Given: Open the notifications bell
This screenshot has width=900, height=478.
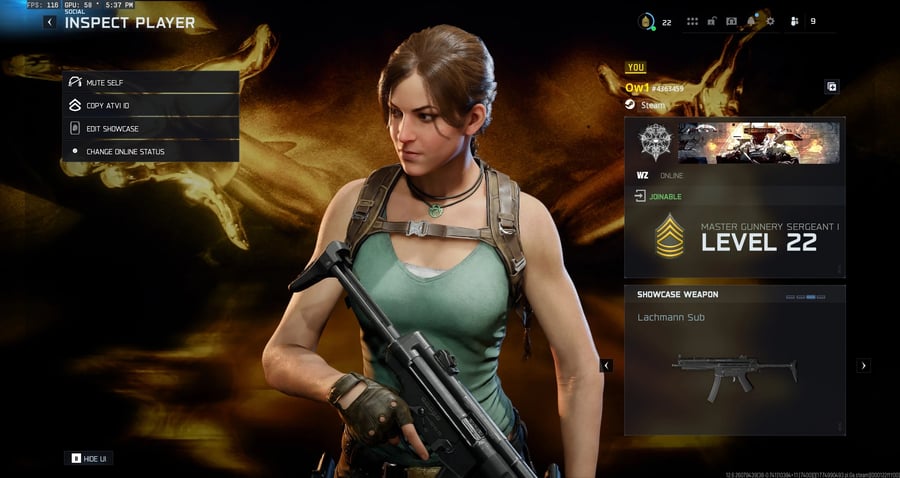Looking at the screenshot, I should 751,21.
